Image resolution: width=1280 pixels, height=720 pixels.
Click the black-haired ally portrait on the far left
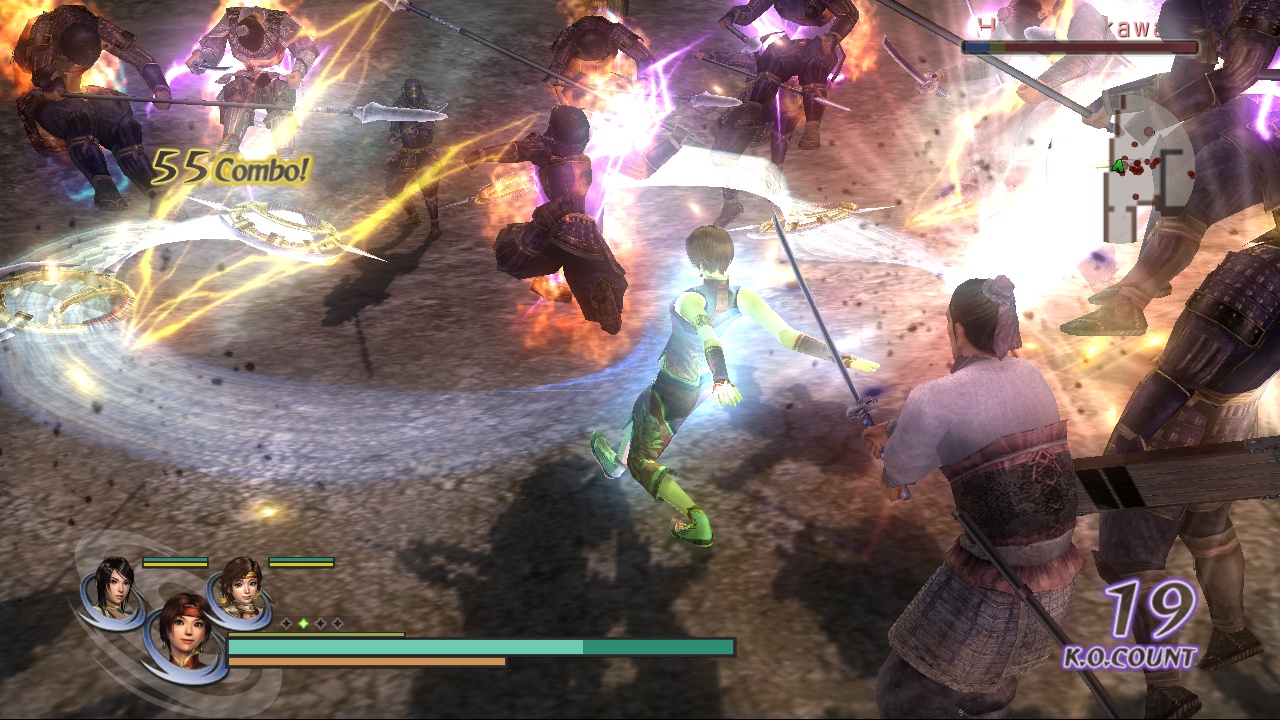pyautogui.click(x=114, y=591)
